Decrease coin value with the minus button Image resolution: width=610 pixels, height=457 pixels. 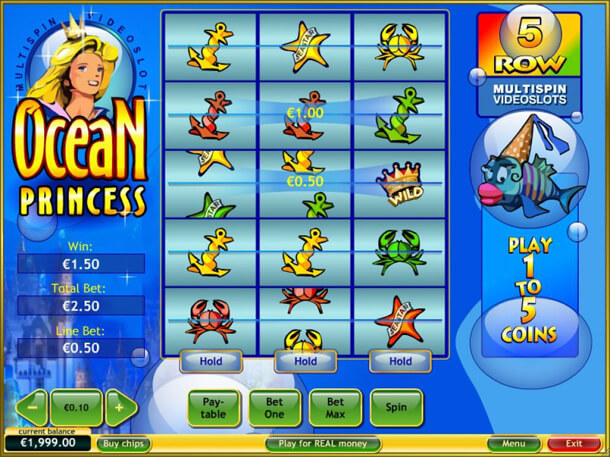pyautogui.click(x=31, y=408)
